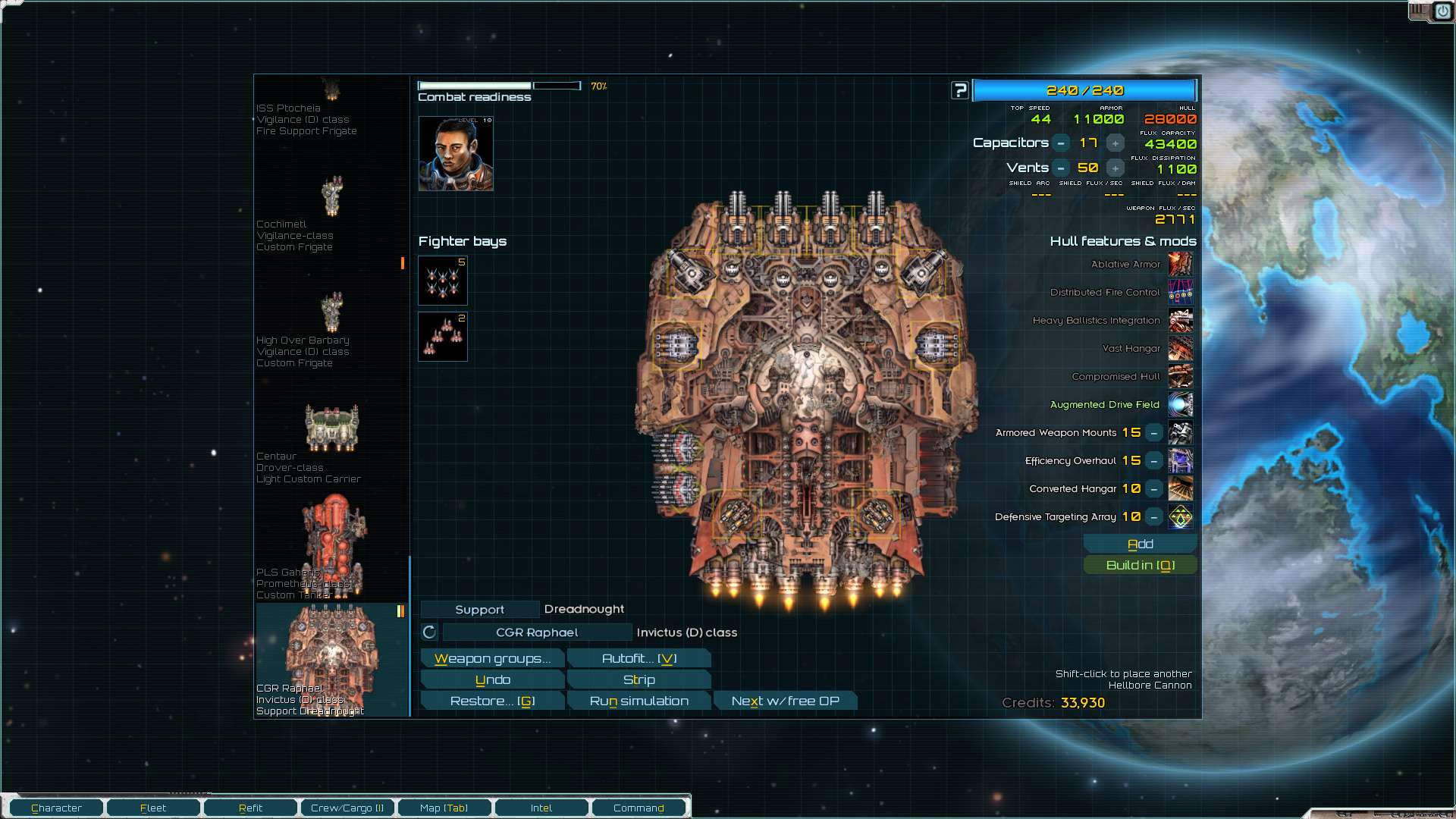Rename the ship CGR Raphael
The width and height of the screenshot is (1456, 819).
pos(536,632)
